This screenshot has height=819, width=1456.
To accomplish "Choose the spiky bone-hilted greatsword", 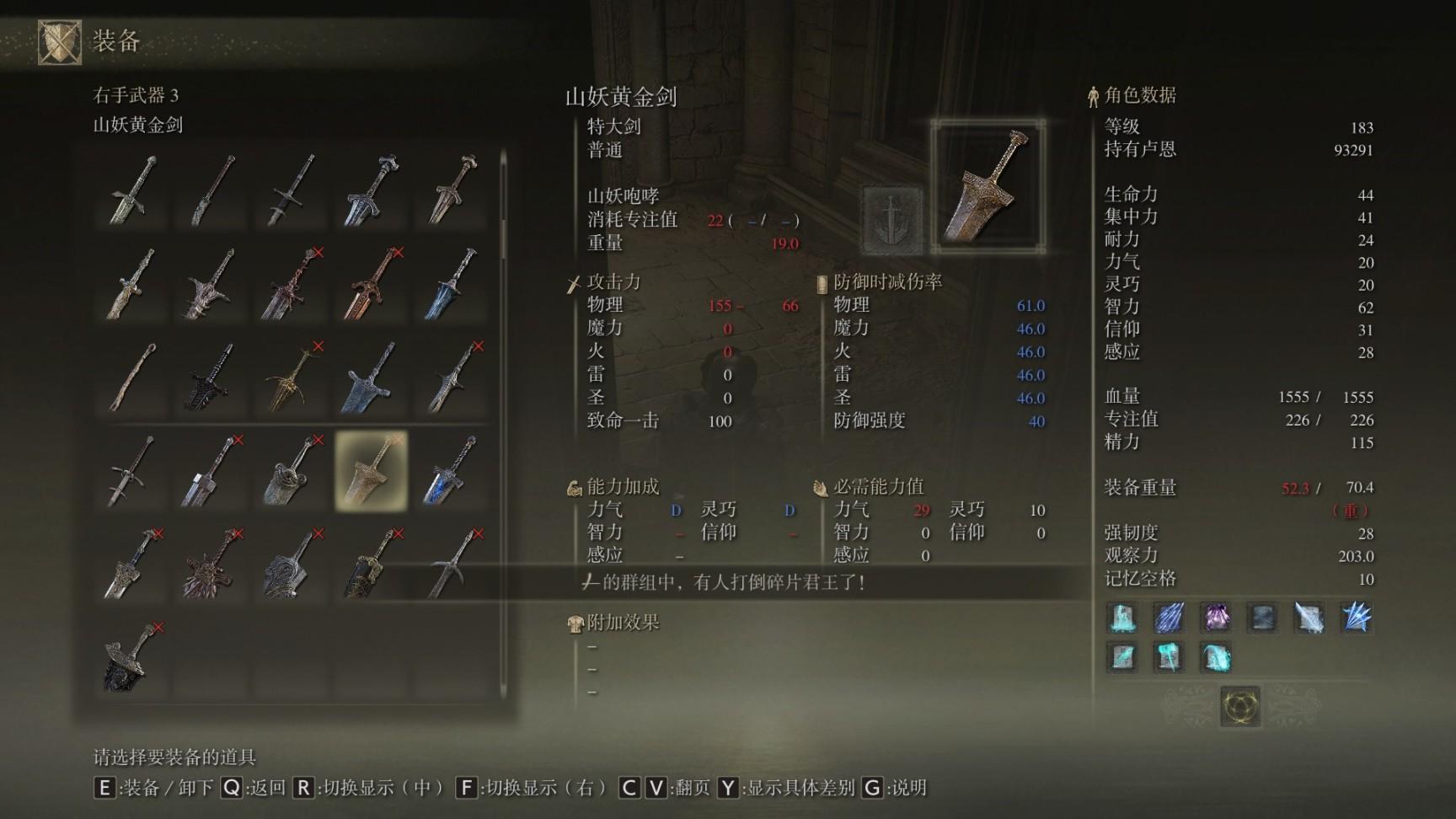I will tap(211, 284).
